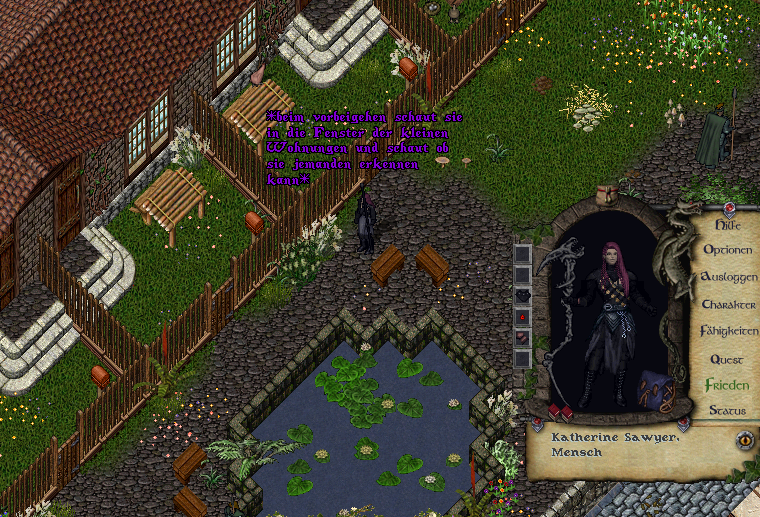This screenshot has height=517, width=760.
Task: Open the Quest log
Action: [x=727, y=358]
